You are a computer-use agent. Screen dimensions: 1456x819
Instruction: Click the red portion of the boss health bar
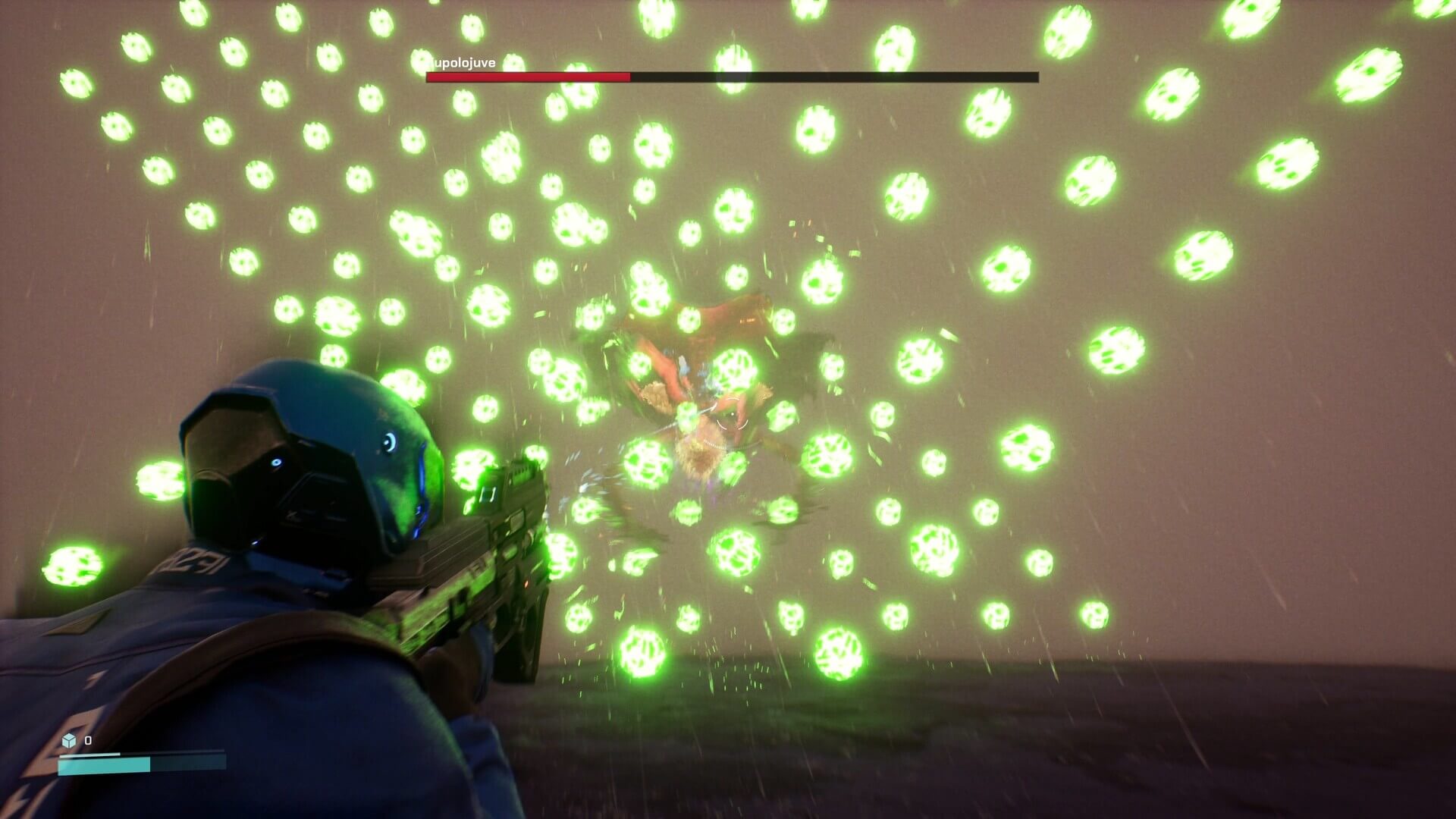tap(531, 77)
